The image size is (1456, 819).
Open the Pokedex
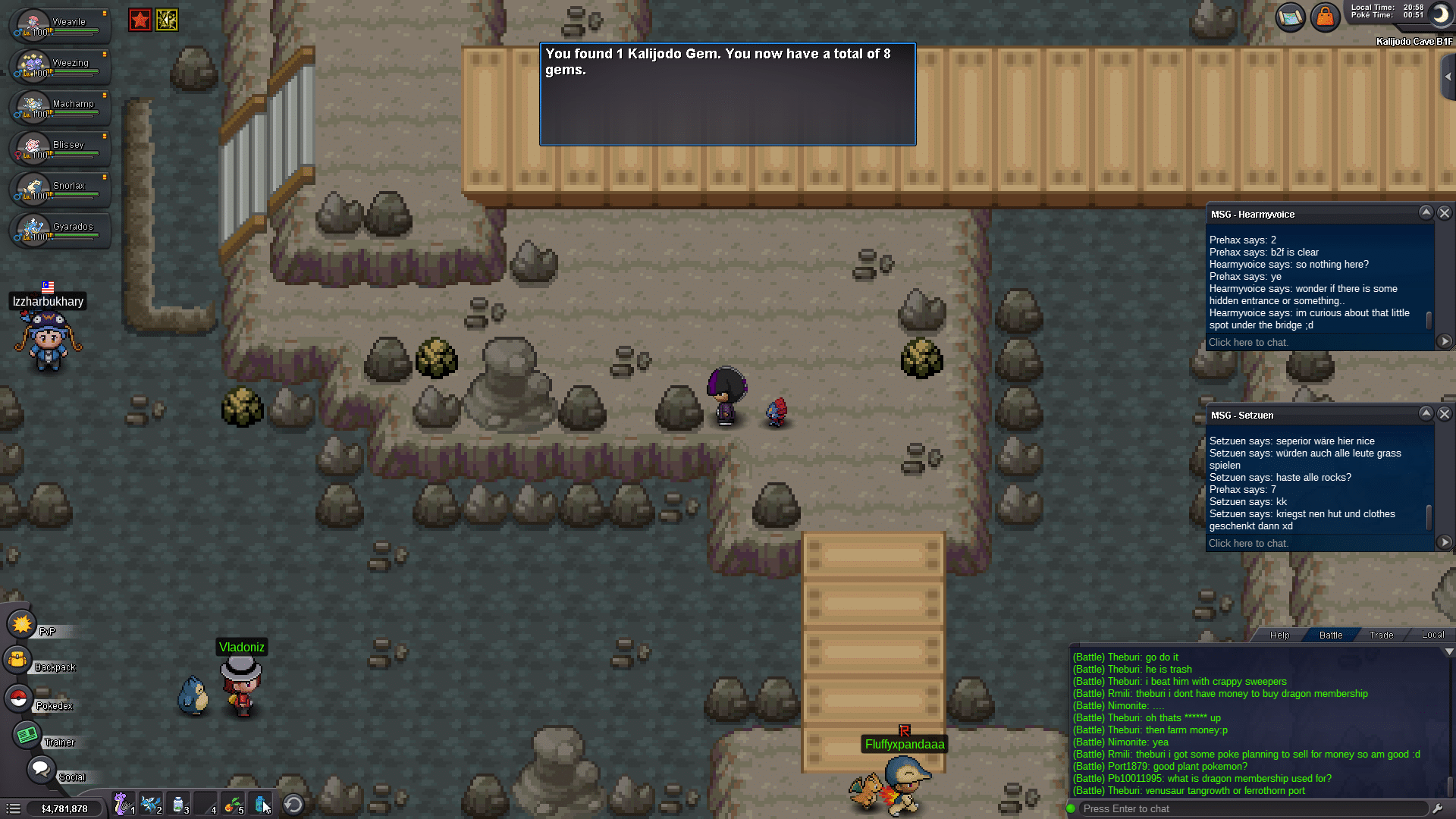[x=18, y=698]
